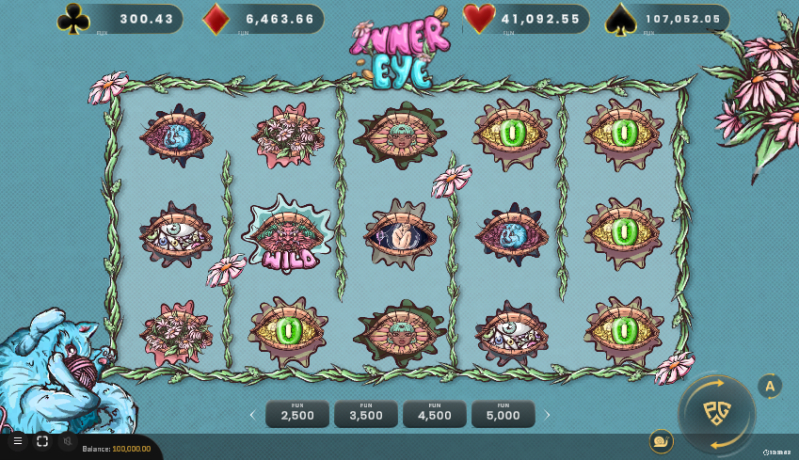
Task: Open the hamburger menu
Action: [17, 440]
